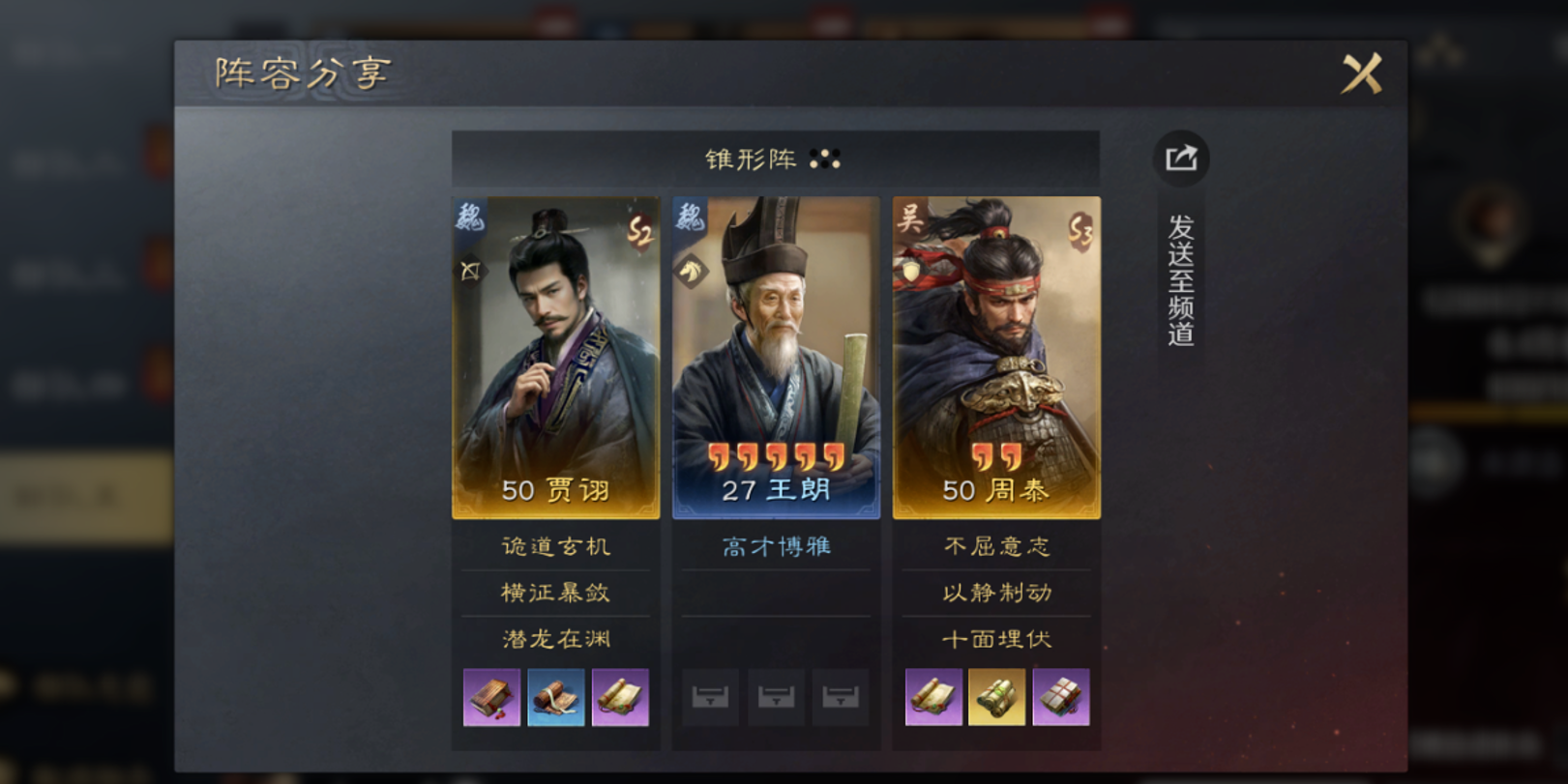Image resolution: width=1568 pixels, height=784 pixels.
Task: Click the 锥形阵 formation label
Action: click(x=750, y=160)
